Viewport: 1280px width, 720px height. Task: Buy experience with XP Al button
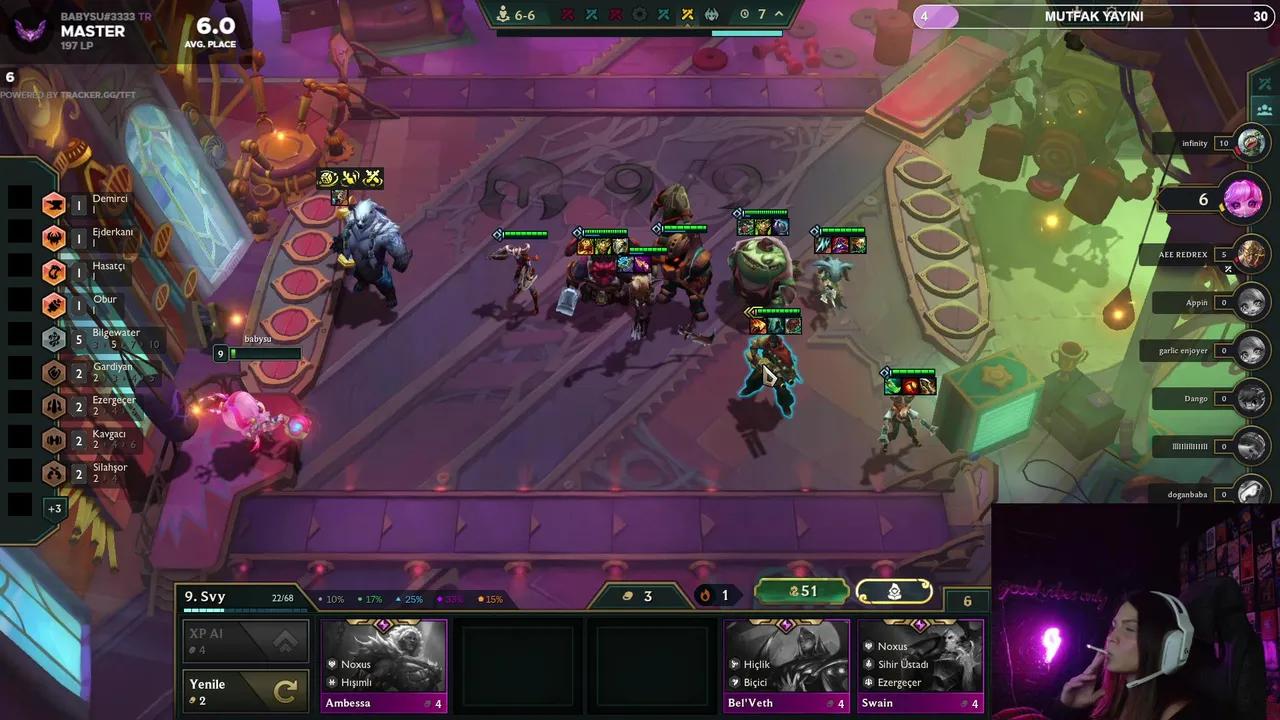243,641
